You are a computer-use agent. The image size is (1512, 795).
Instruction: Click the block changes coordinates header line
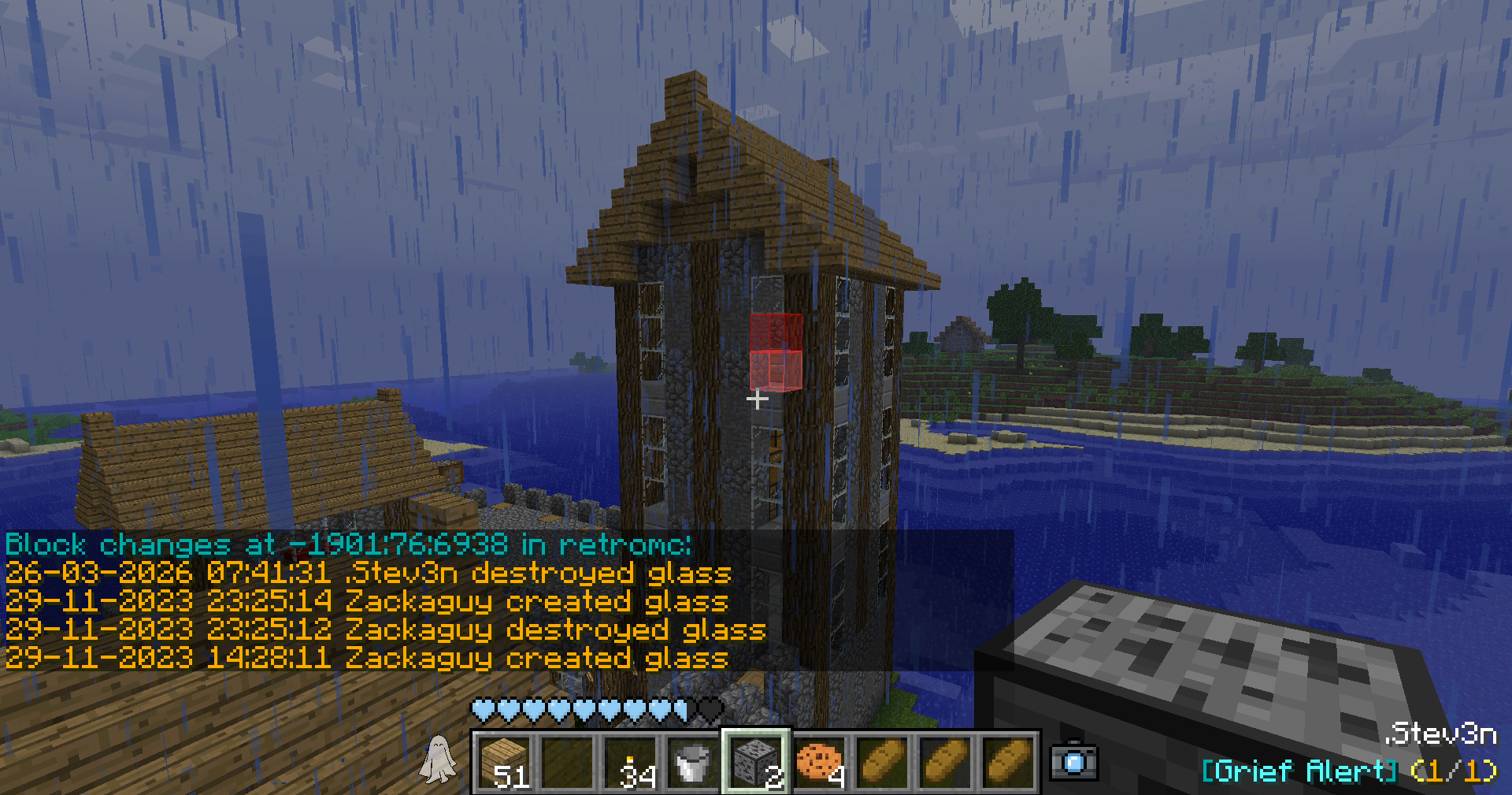click(348, 544)
